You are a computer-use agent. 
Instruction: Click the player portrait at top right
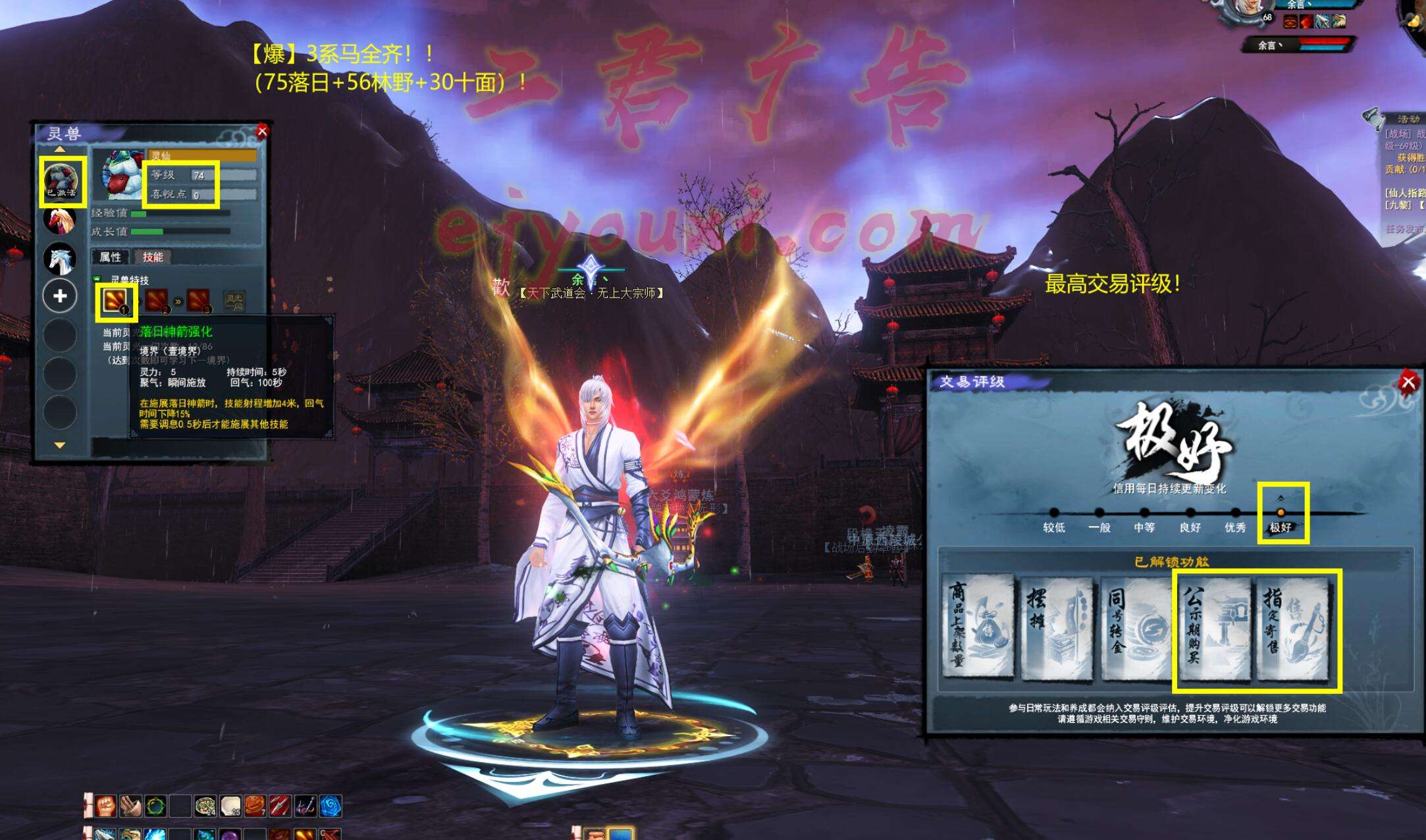click(1249, 10)
